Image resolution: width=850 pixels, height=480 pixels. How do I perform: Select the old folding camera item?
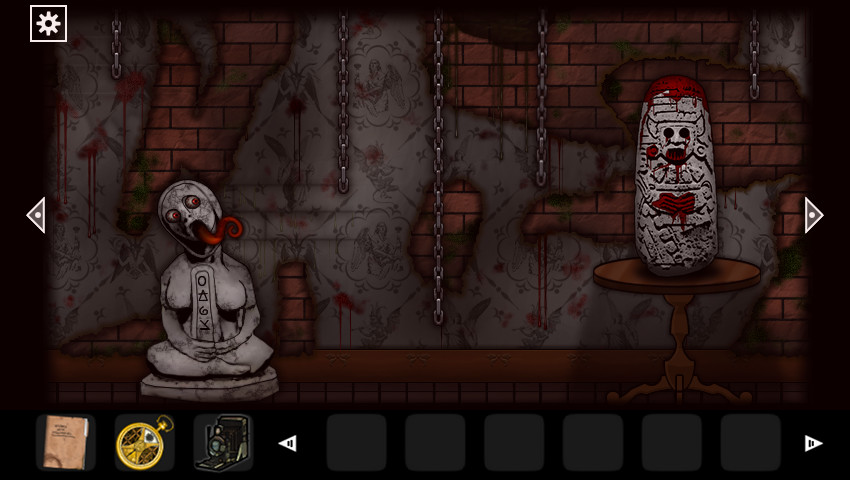(222, 442)
